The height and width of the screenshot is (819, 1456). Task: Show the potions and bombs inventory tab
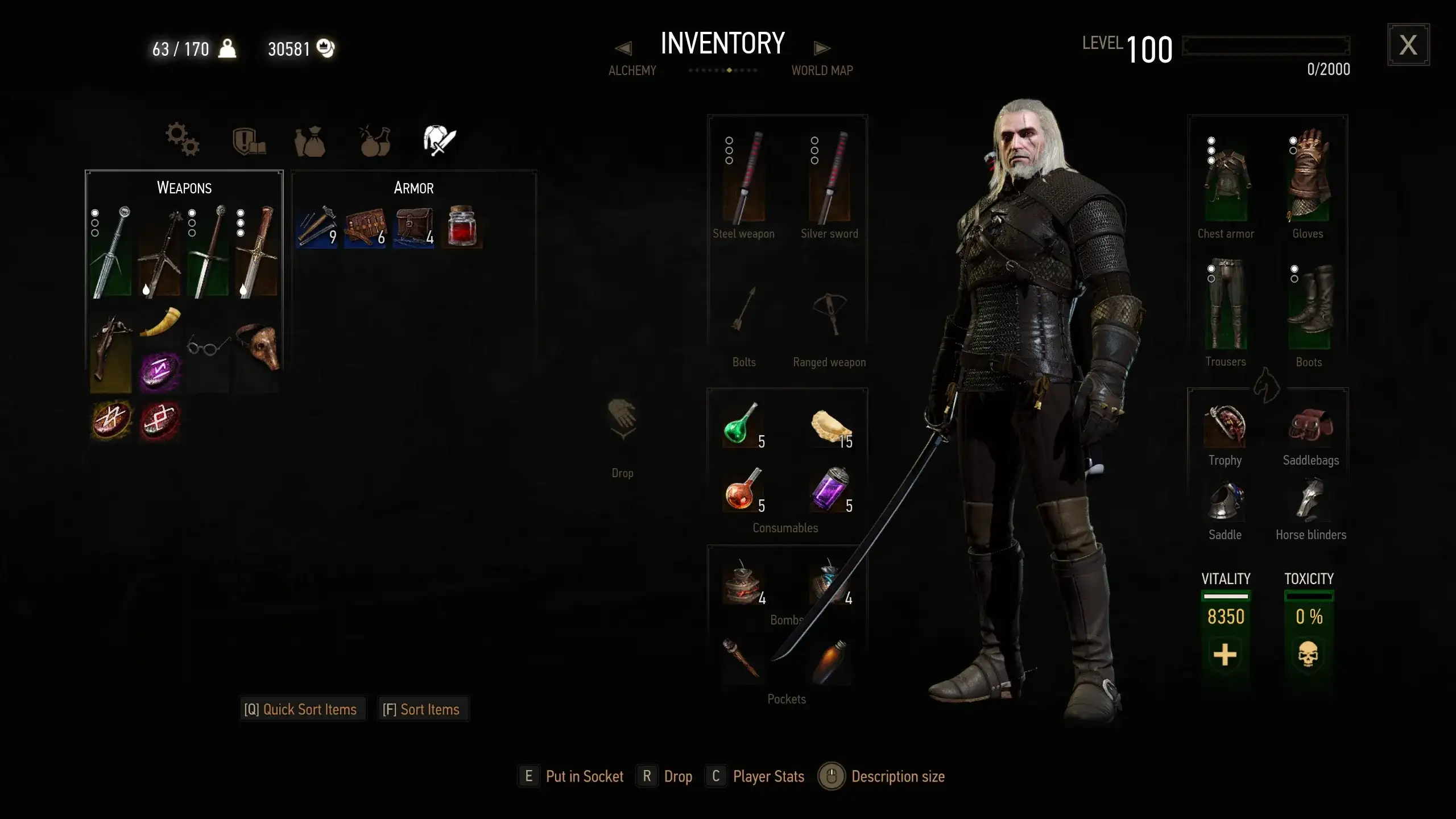pyautogui.click(x=375, y=140)
